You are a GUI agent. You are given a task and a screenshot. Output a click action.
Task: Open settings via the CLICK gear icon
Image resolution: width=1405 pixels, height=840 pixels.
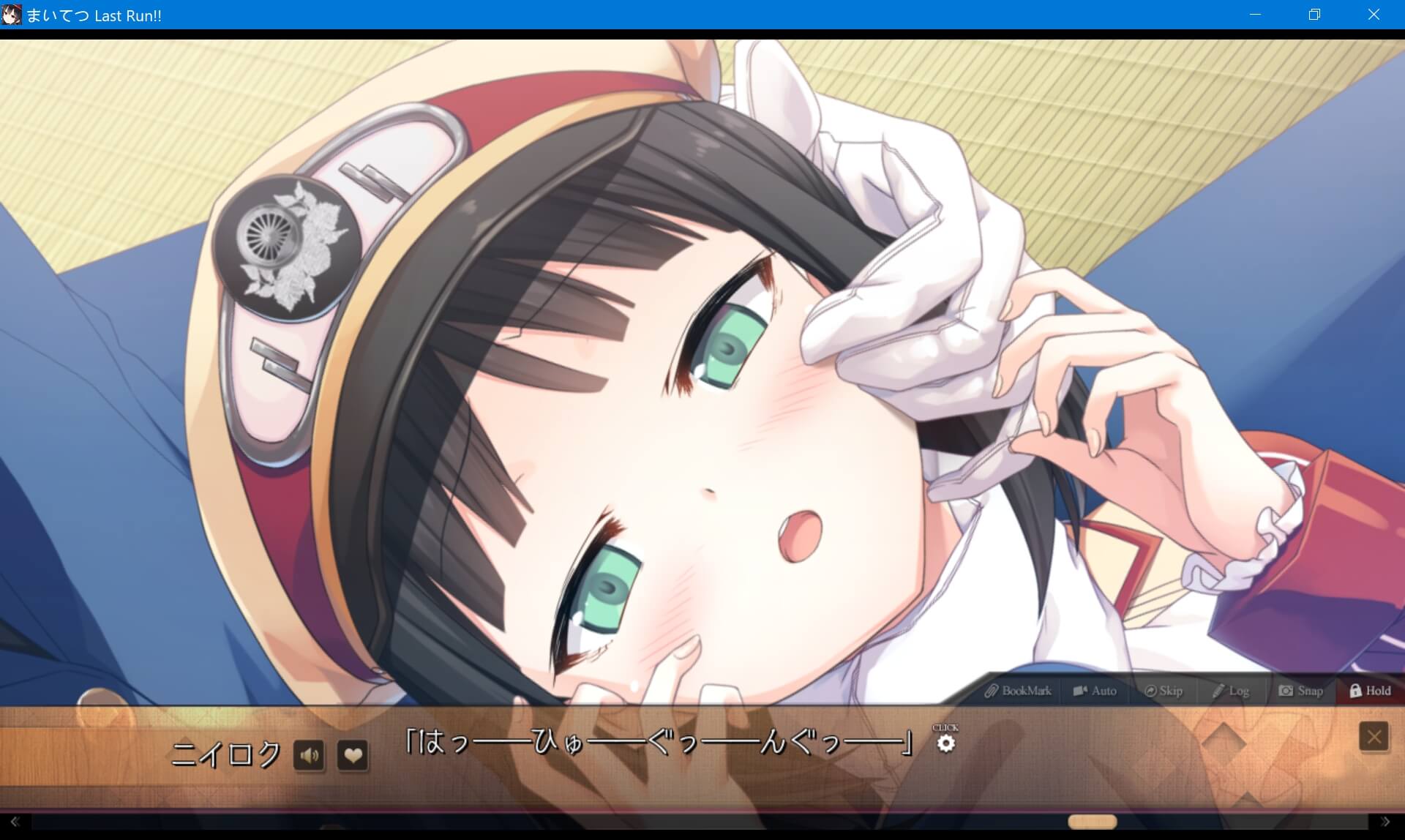[x=948, y=743]
